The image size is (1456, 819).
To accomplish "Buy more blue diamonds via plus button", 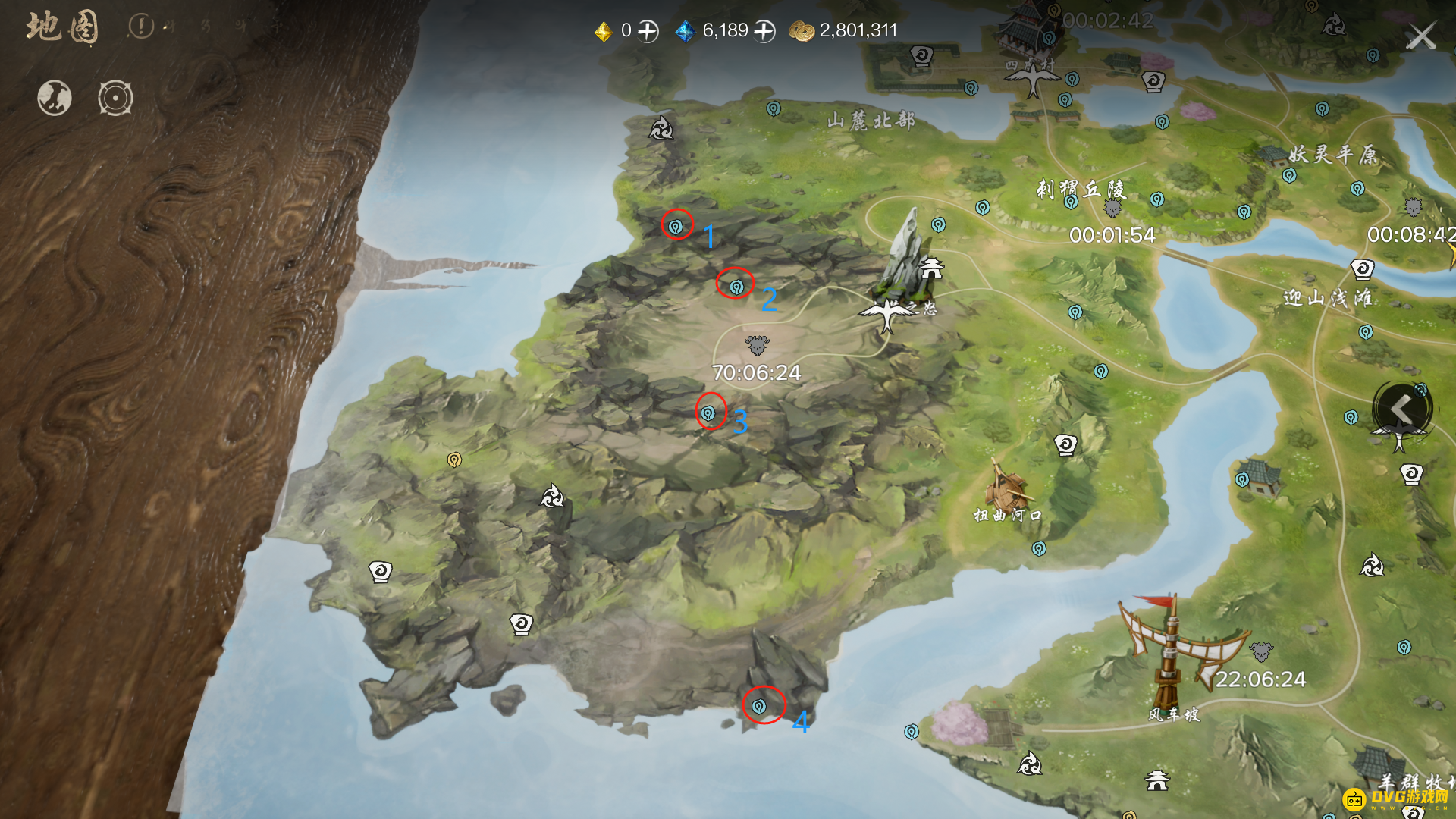I will 764,31.
